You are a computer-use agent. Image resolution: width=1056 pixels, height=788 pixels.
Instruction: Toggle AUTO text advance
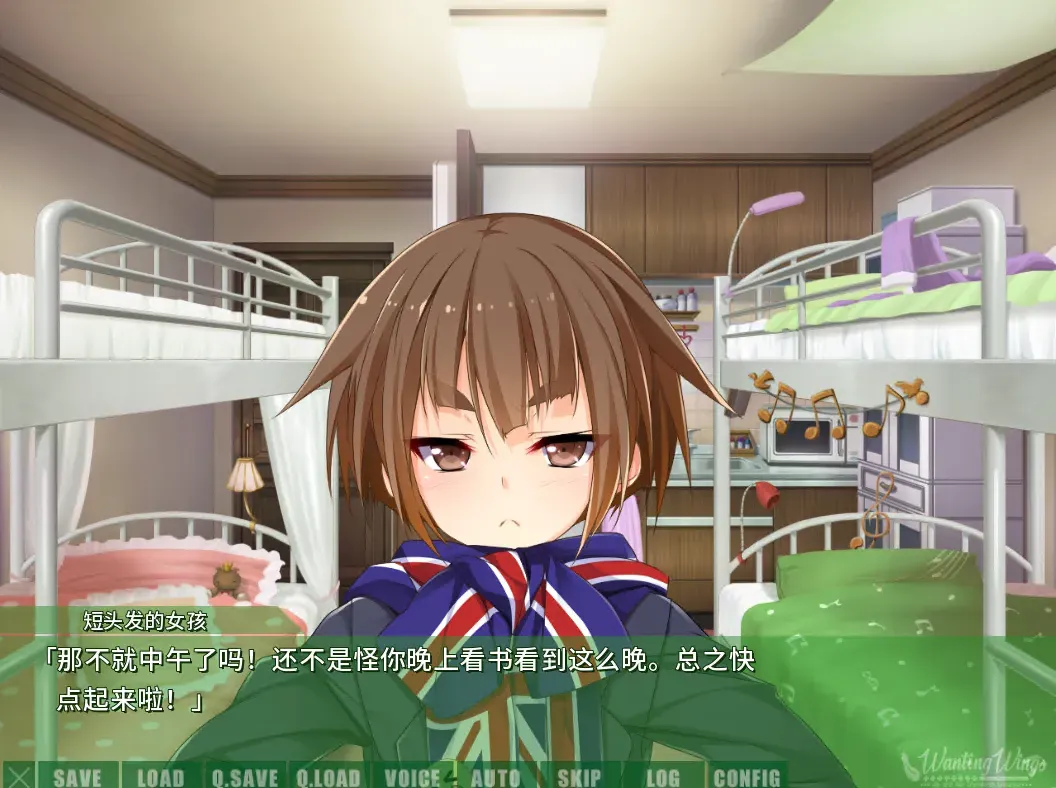click(x=495, y=777)
